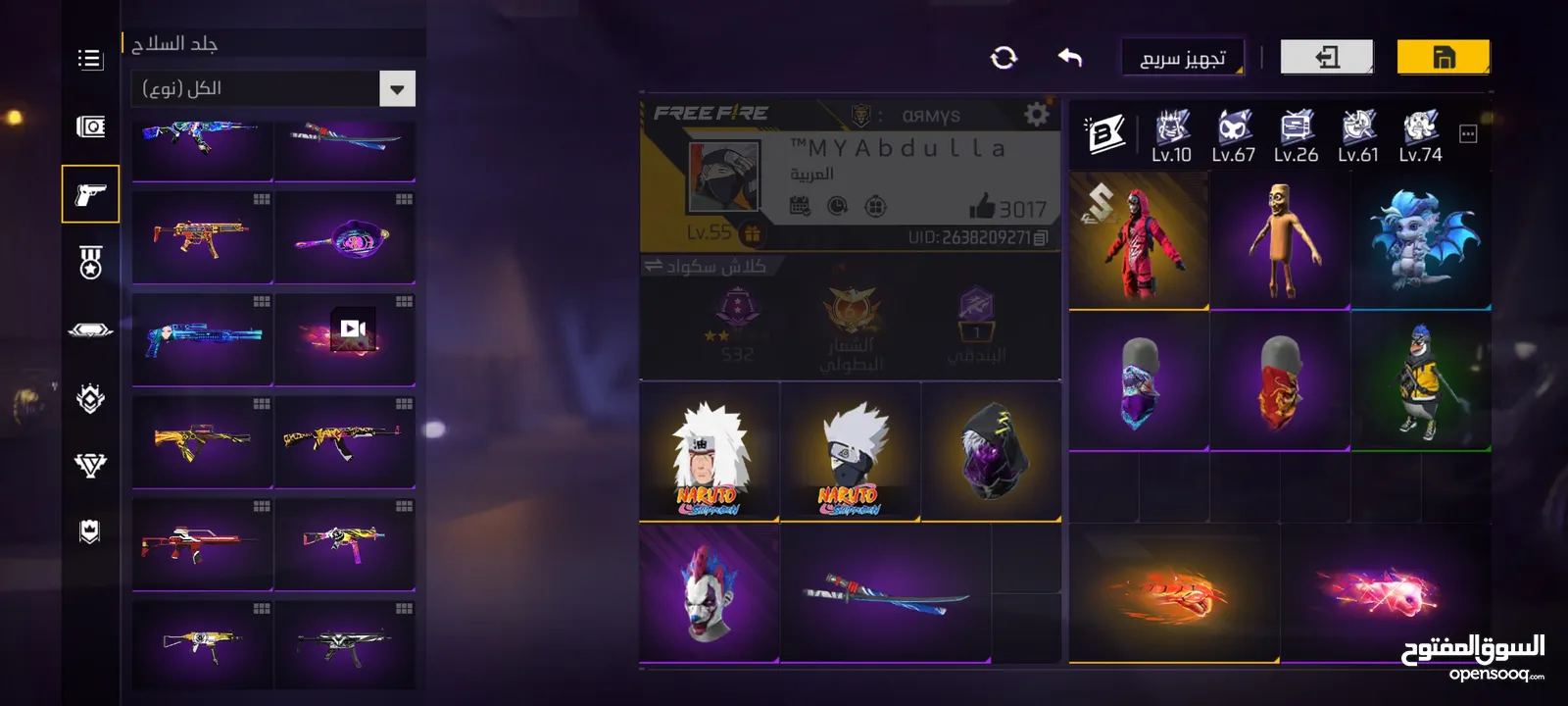Open the weapon type filter dropdown
The image size is (1568, 706).
tap(397, 89)
